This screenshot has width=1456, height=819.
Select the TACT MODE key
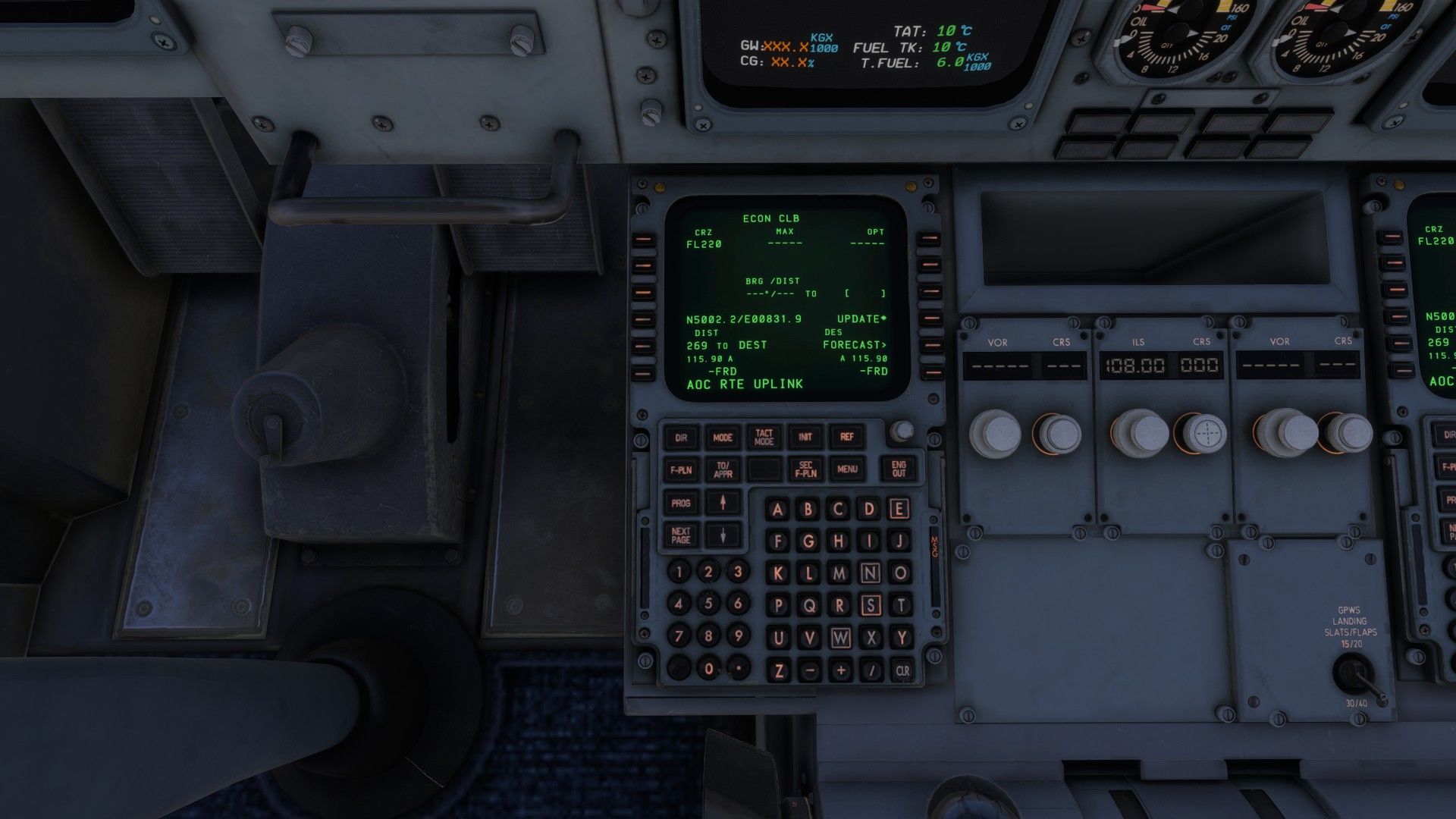764,438
